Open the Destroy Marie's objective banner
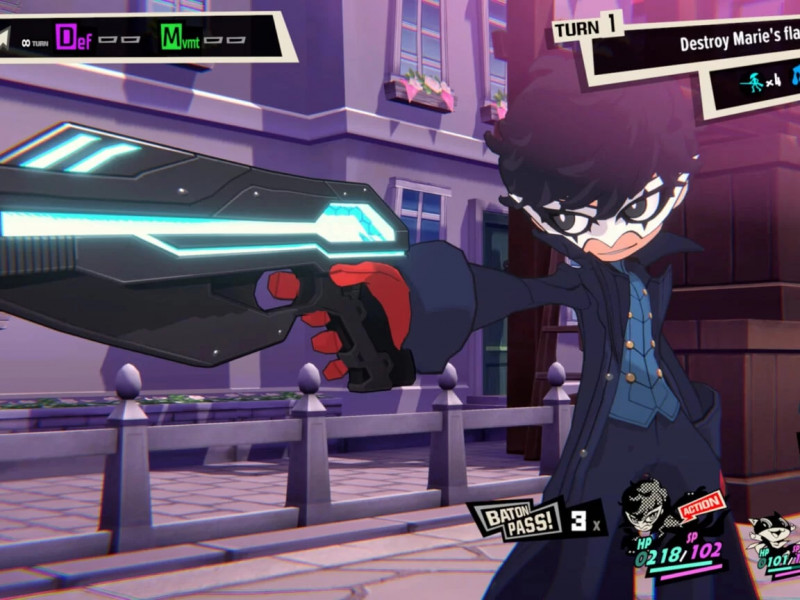Screen dimensions: 800x600 [x=738, y=43]
